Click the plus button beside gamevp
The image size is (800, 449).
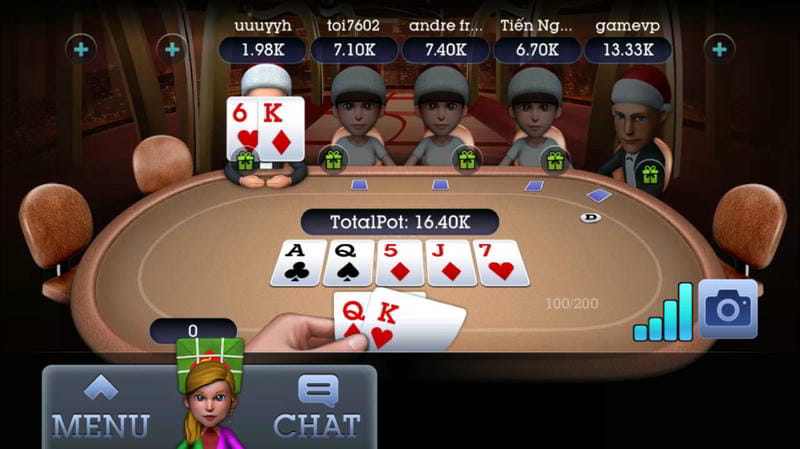(x=718, y=48)
